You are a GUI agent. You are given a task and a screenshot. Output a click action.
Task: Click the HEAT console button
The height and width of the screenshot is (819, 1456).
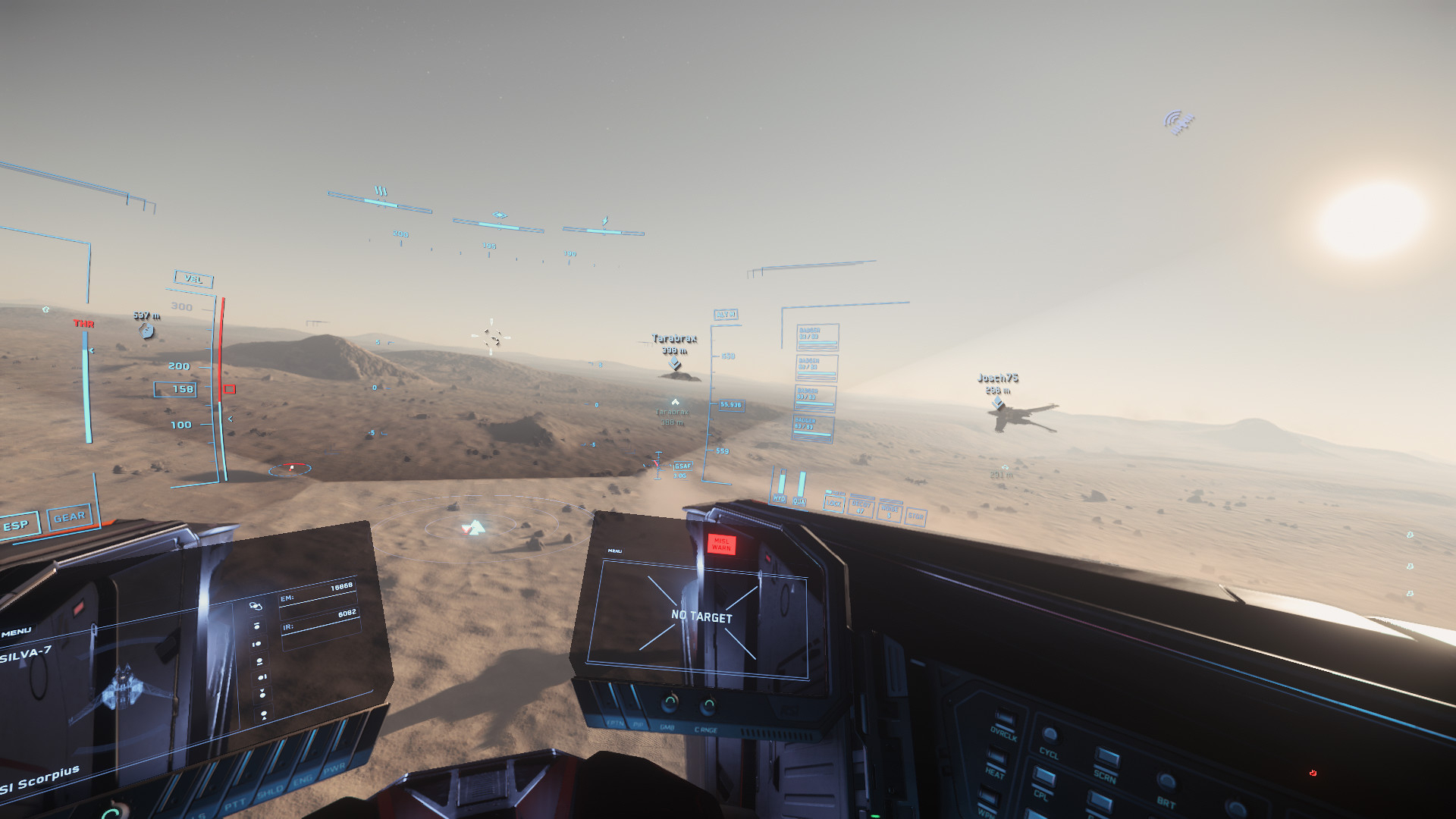tap(995, 757)
